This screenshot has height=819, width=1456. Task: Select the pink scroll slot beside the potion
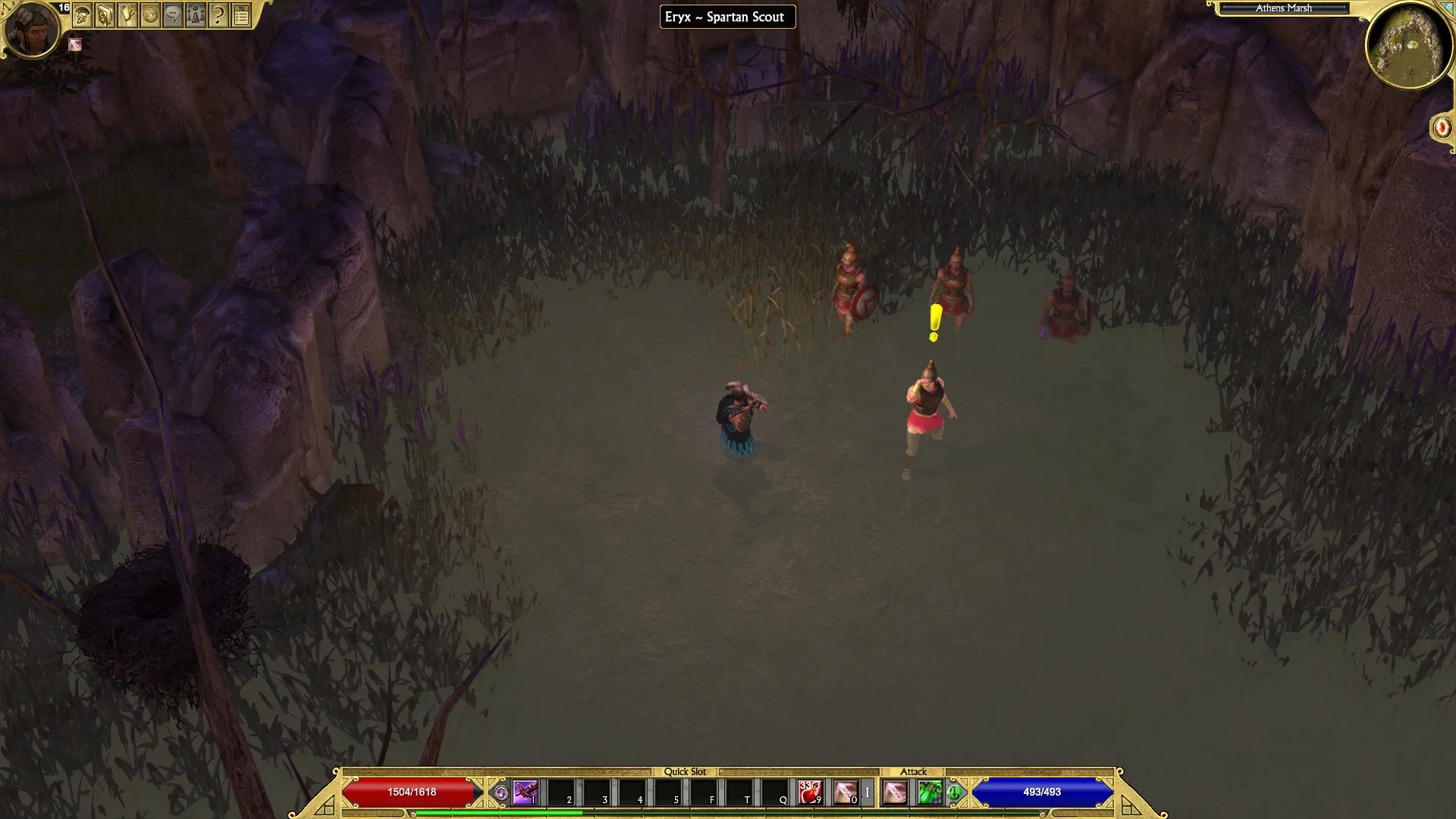(x=846, y=792)
